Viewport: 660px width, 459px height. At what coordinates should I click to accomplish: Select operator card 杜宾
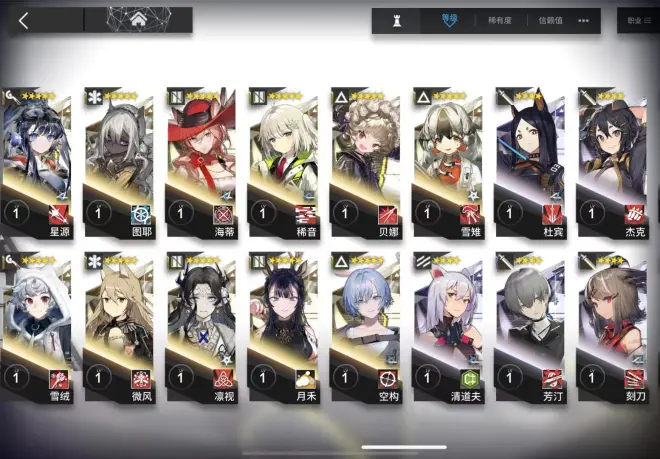point(529,160)
